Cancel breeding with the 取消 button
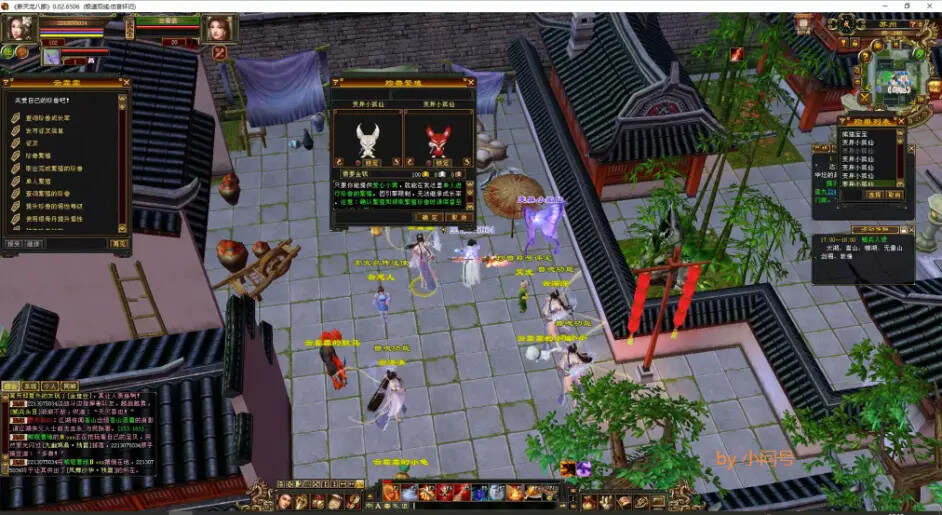Viewport: 942px width, 515px height. coord(456,216)
